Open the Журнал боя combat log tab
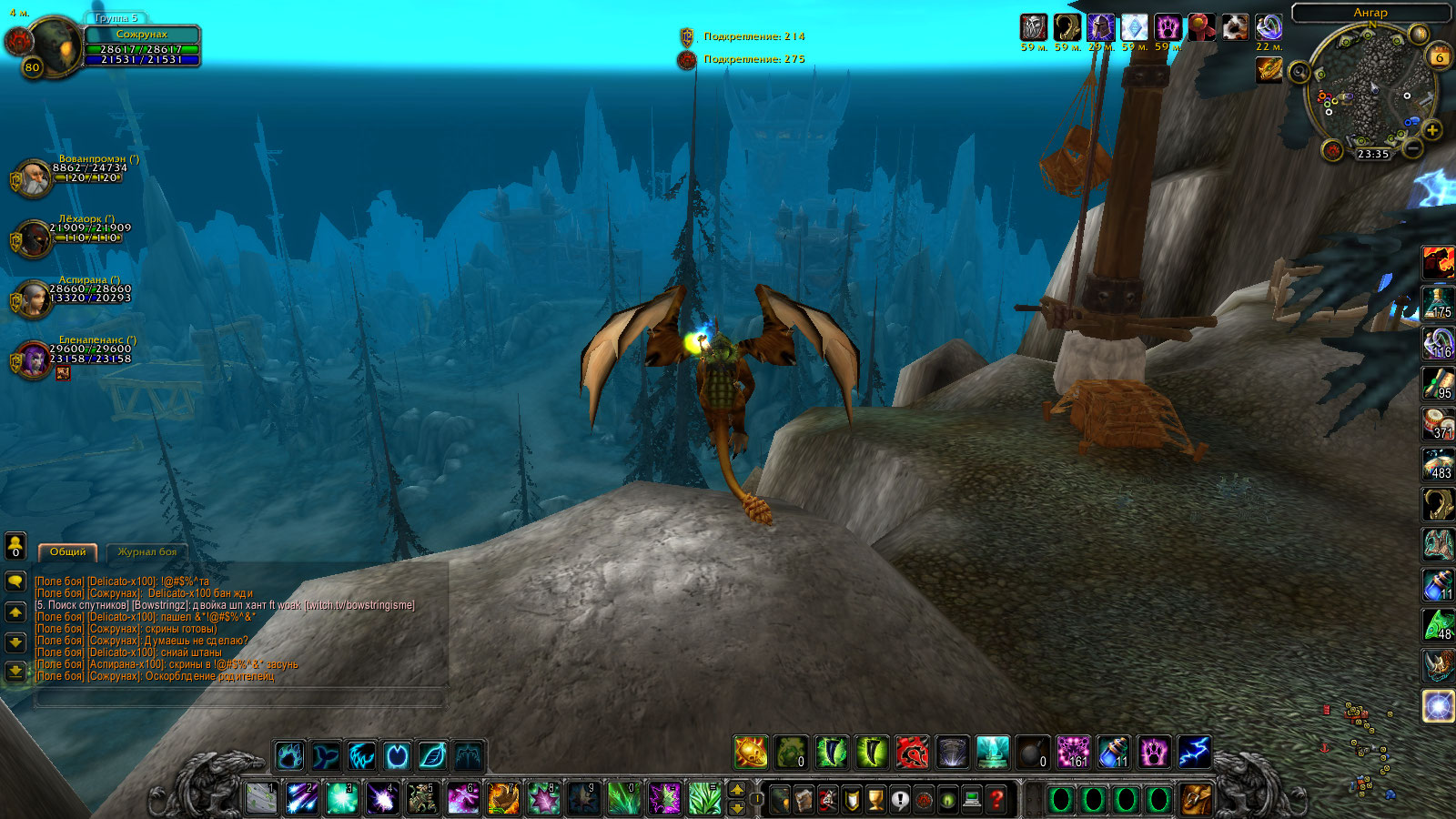The height and width of the screenshot is (819, 1456). point(147,551)
